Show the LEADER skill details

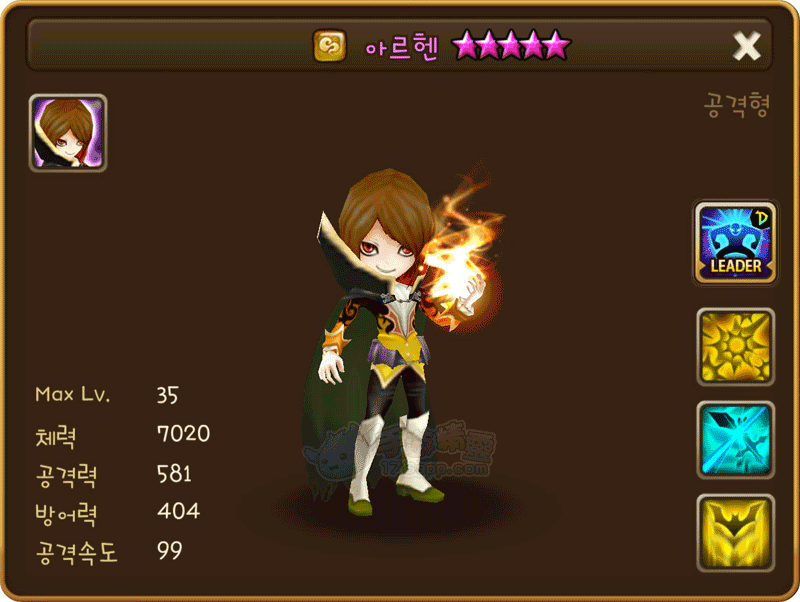(x=735, y=244)
